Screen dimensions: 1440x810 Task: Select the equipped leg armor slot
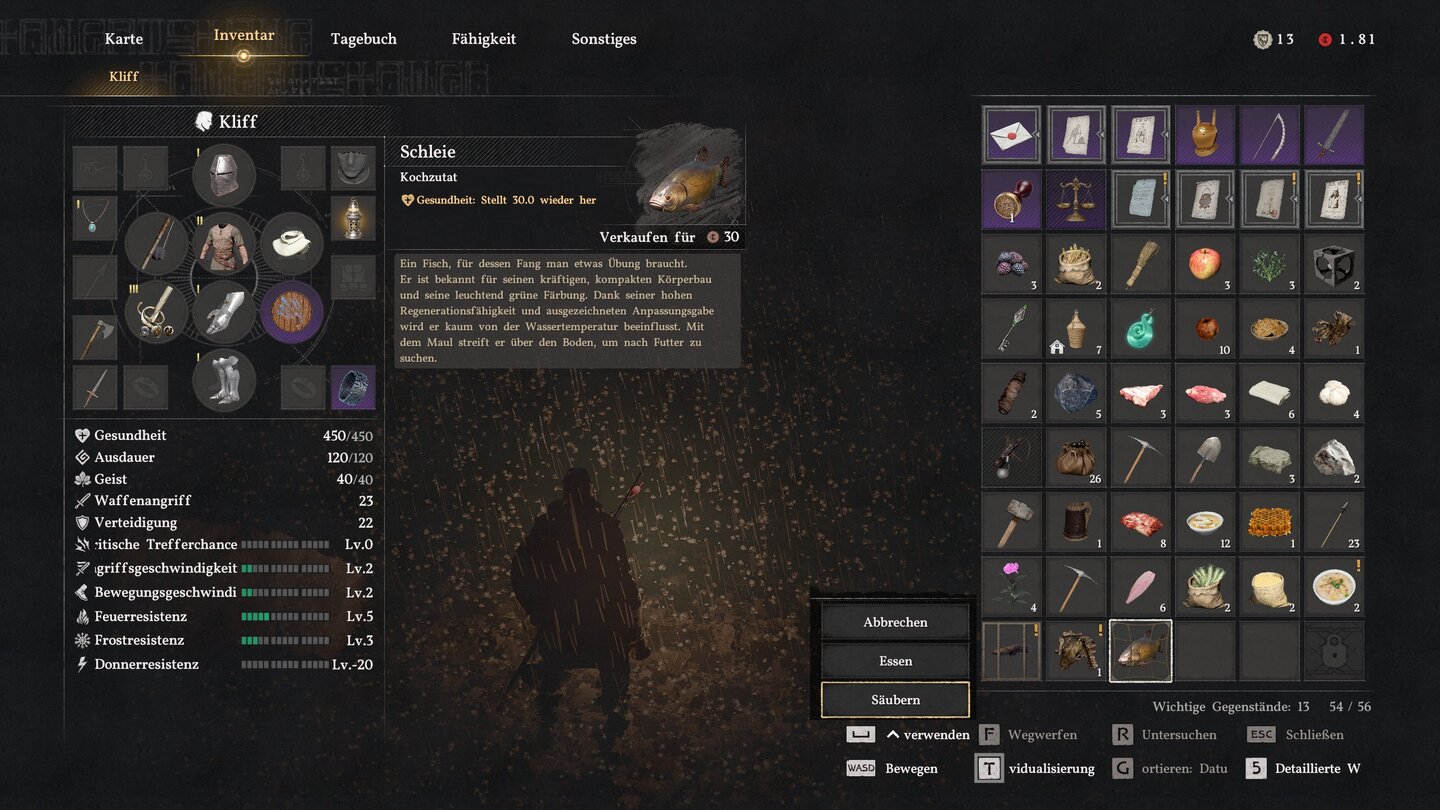(223, 381)
